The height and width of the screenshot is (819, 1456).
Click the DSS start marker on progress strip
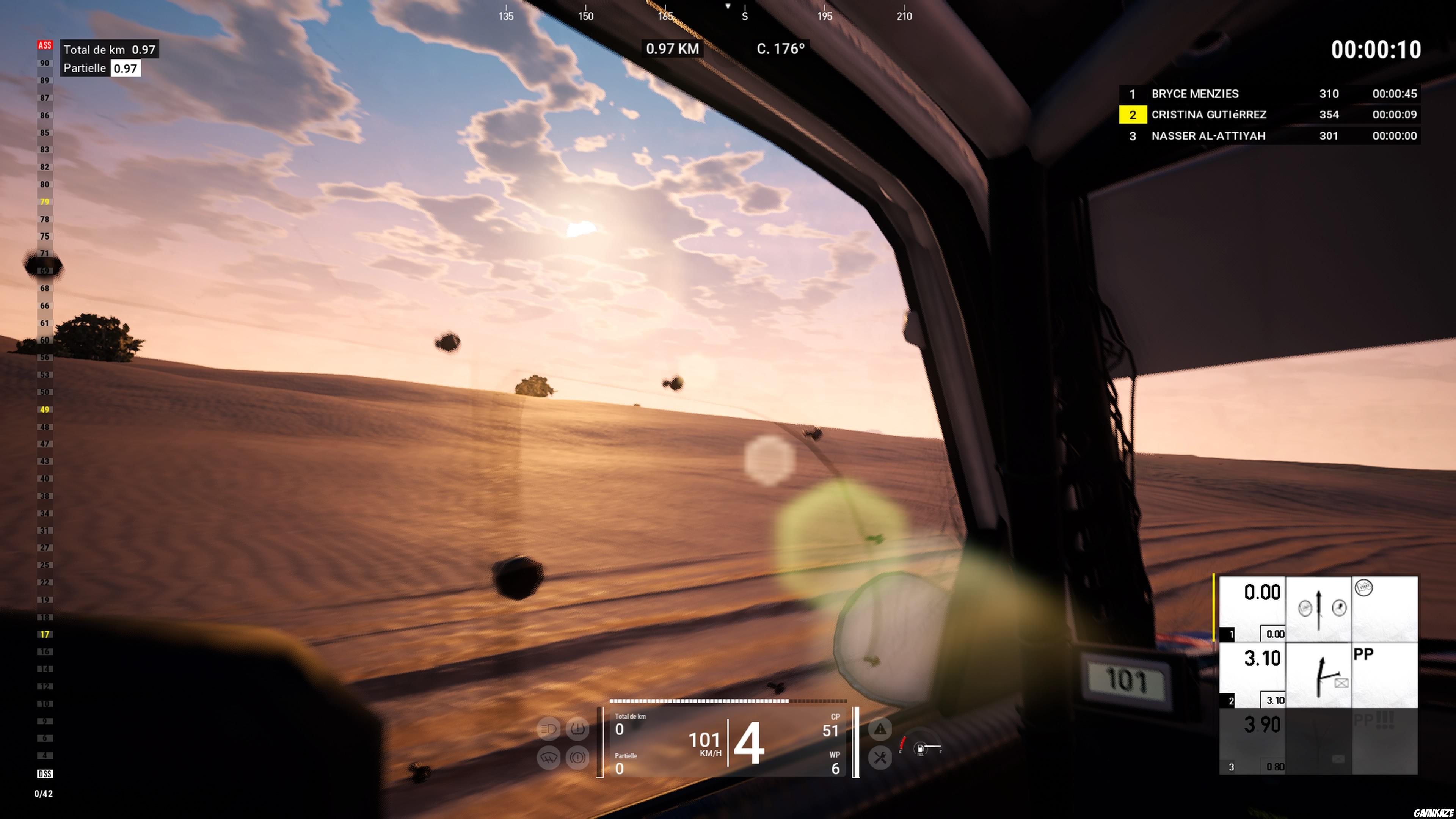pyautogui.click(x=45, y=774)
